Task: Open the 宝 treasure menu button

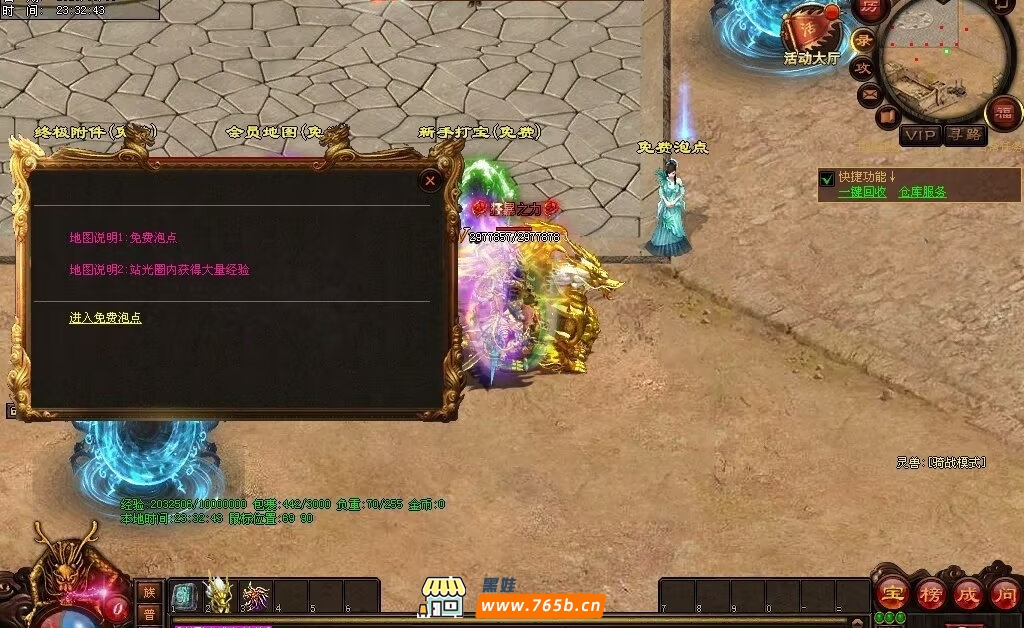Action: (x=892, y=594)
